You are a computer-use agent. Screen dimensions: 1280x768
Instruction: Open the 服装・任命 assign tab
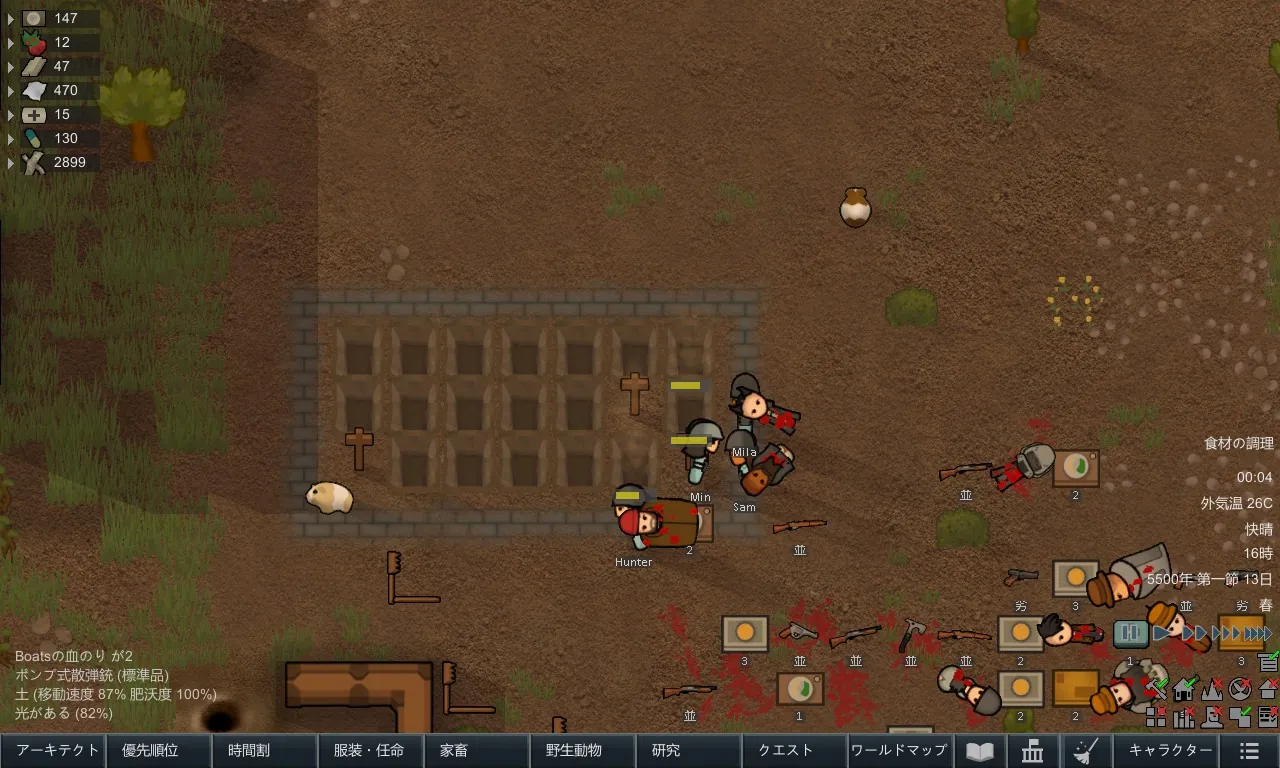point(370,751)
